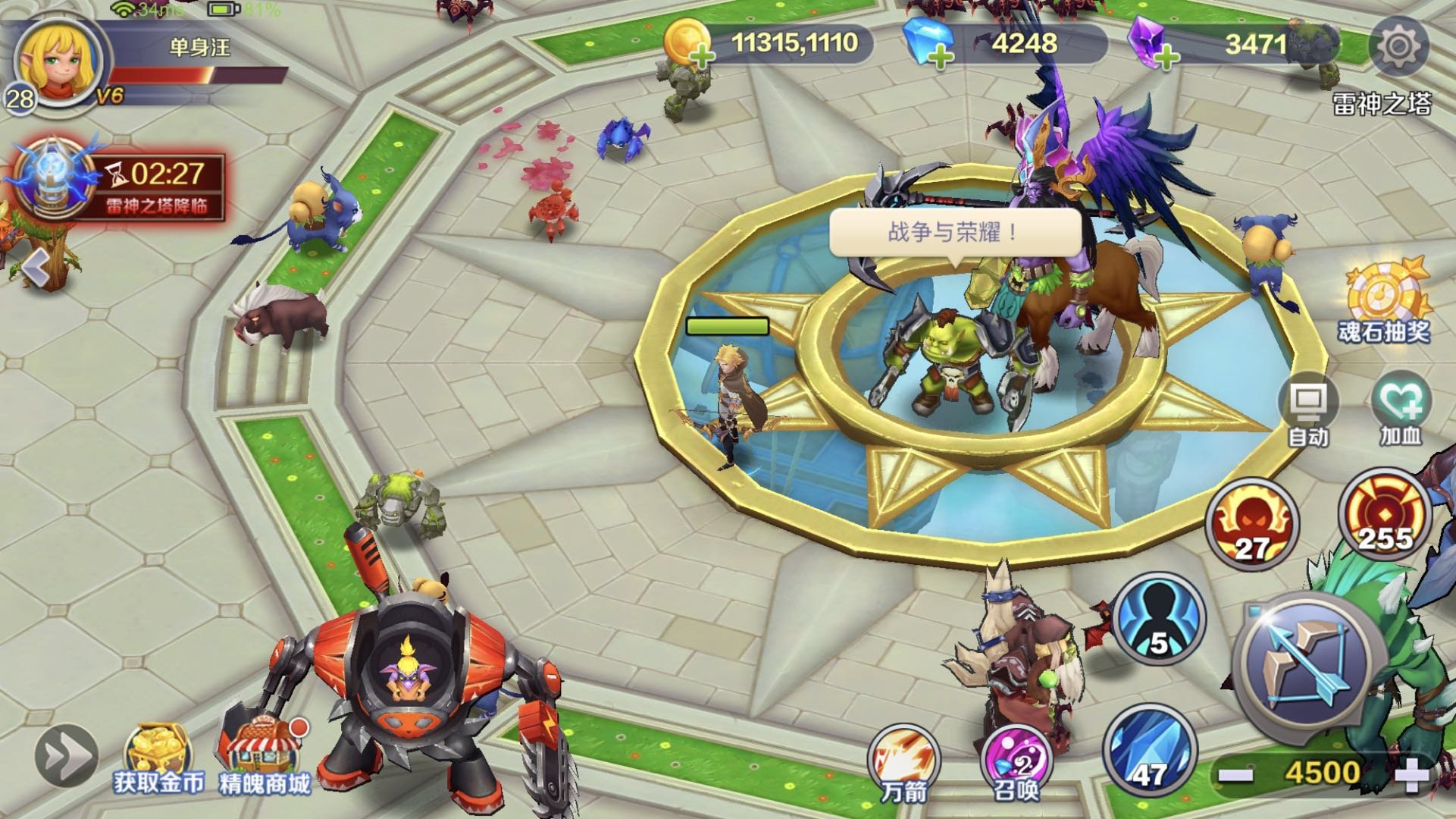The width and height of the screenshot is (1456, 819).
Task: Add more blue diamonds
Action: click(940, 55)
